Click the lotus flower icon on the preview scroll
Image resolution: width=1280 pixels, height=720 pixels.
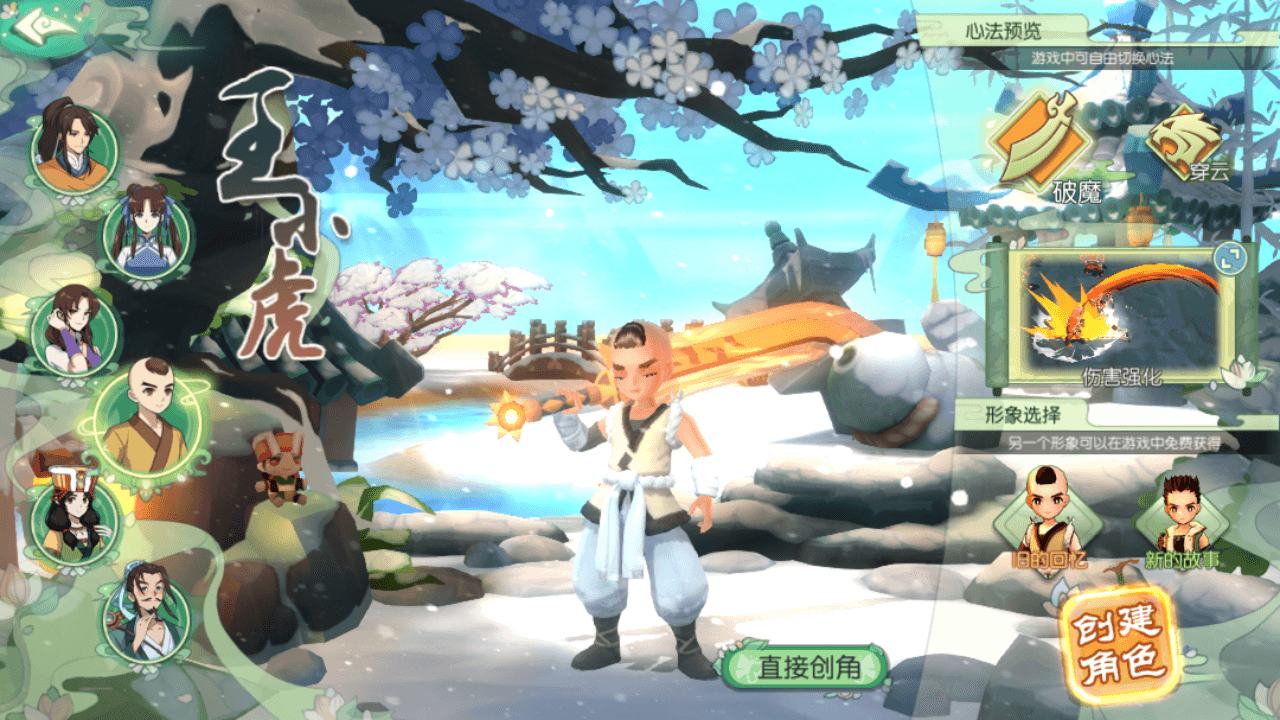click(x=1243, y=372)
